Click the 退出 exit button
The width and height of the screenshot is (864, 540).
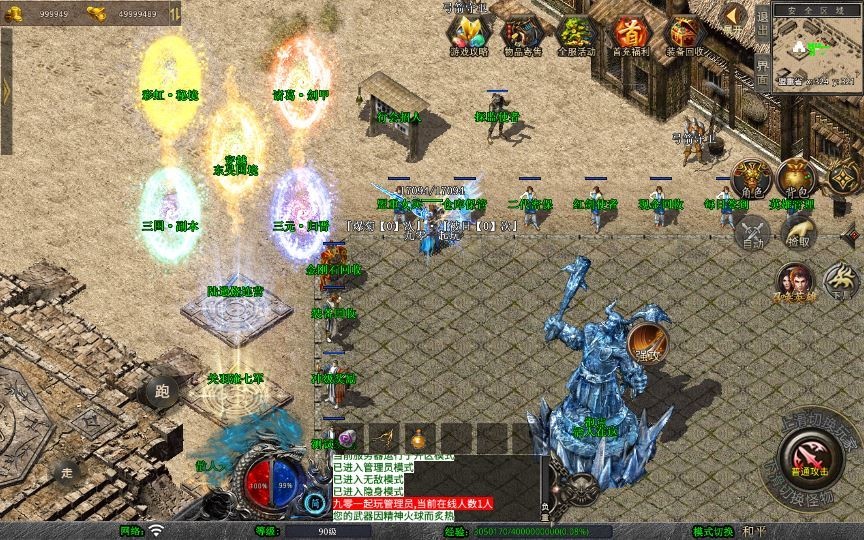[x=762, y=21]
